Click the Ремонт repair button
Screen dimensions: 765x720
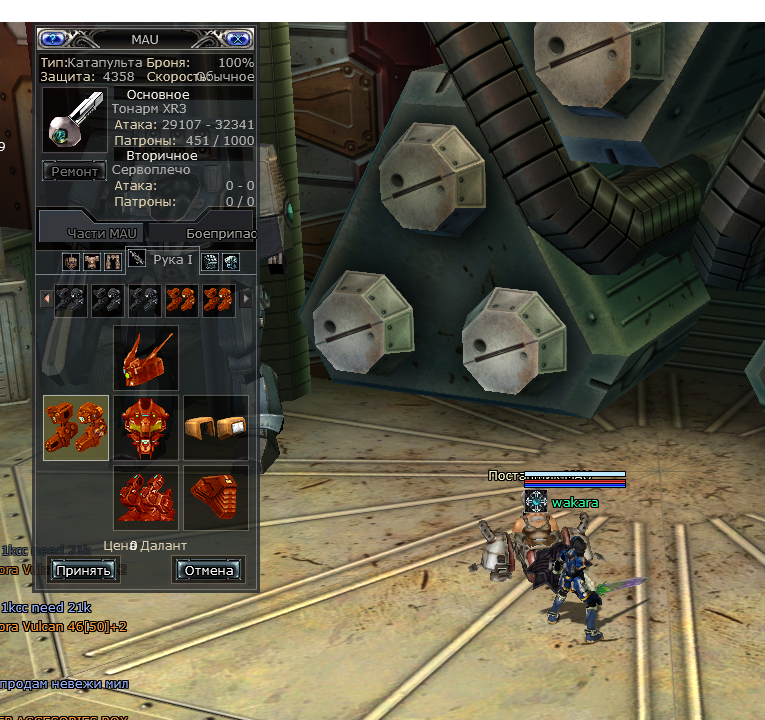coord(75,171)
